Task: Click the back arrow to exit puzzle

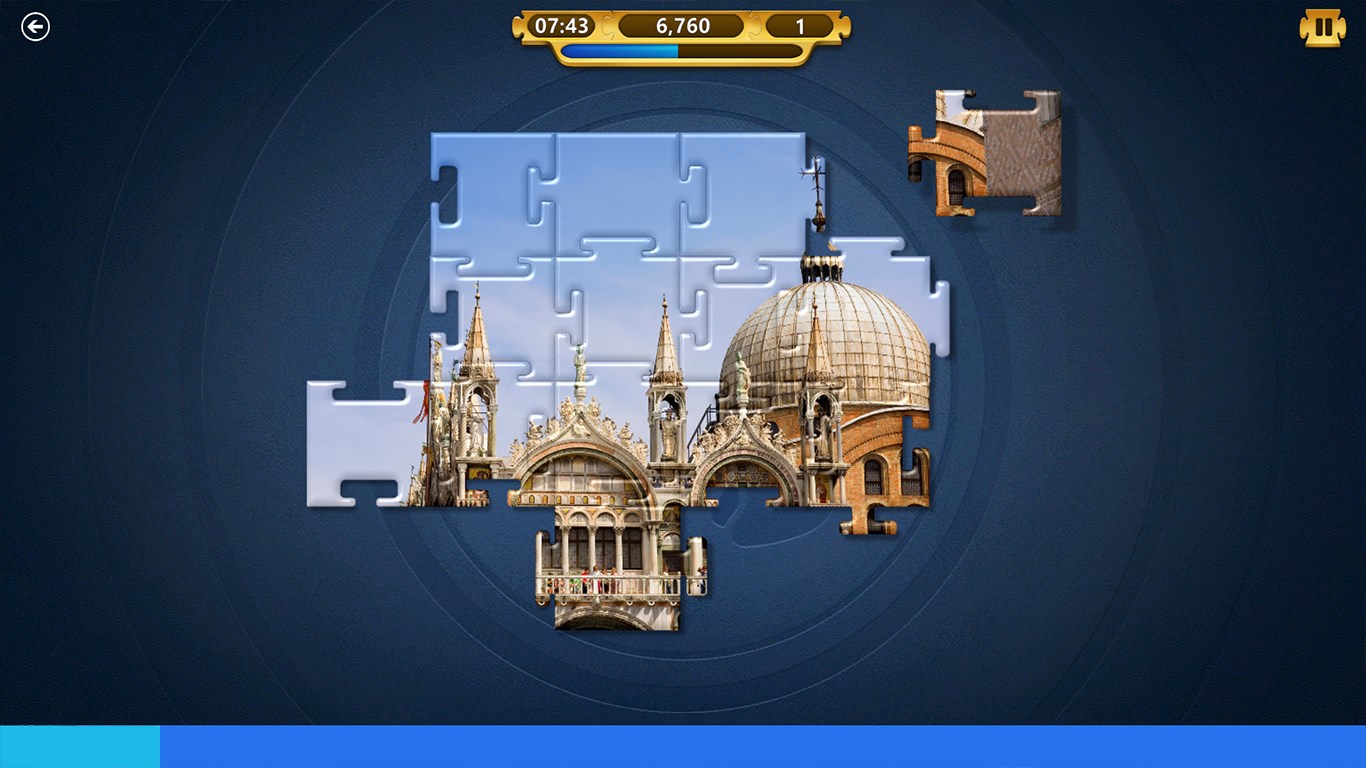Action: (x=35, y=26)
